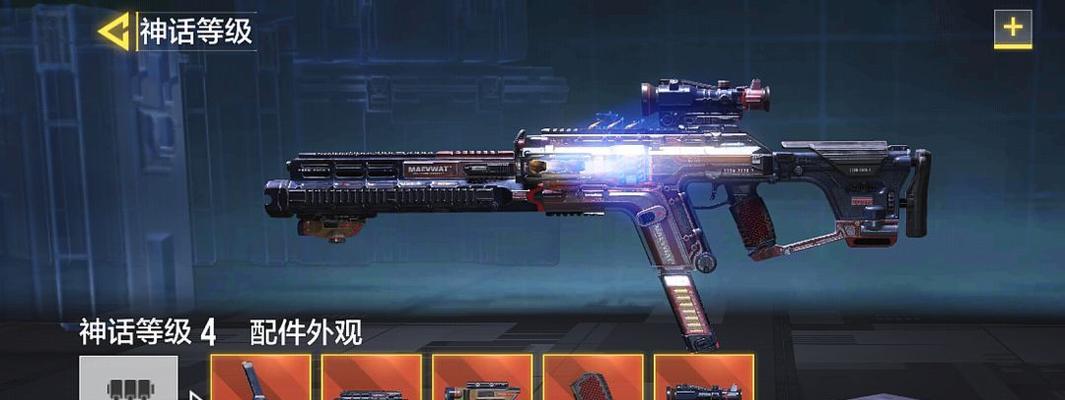Image resolution: width=1065 pixels, height=400 pixels.
Task: Choose the scope attachment skin tile
Action: coord(703,378)
